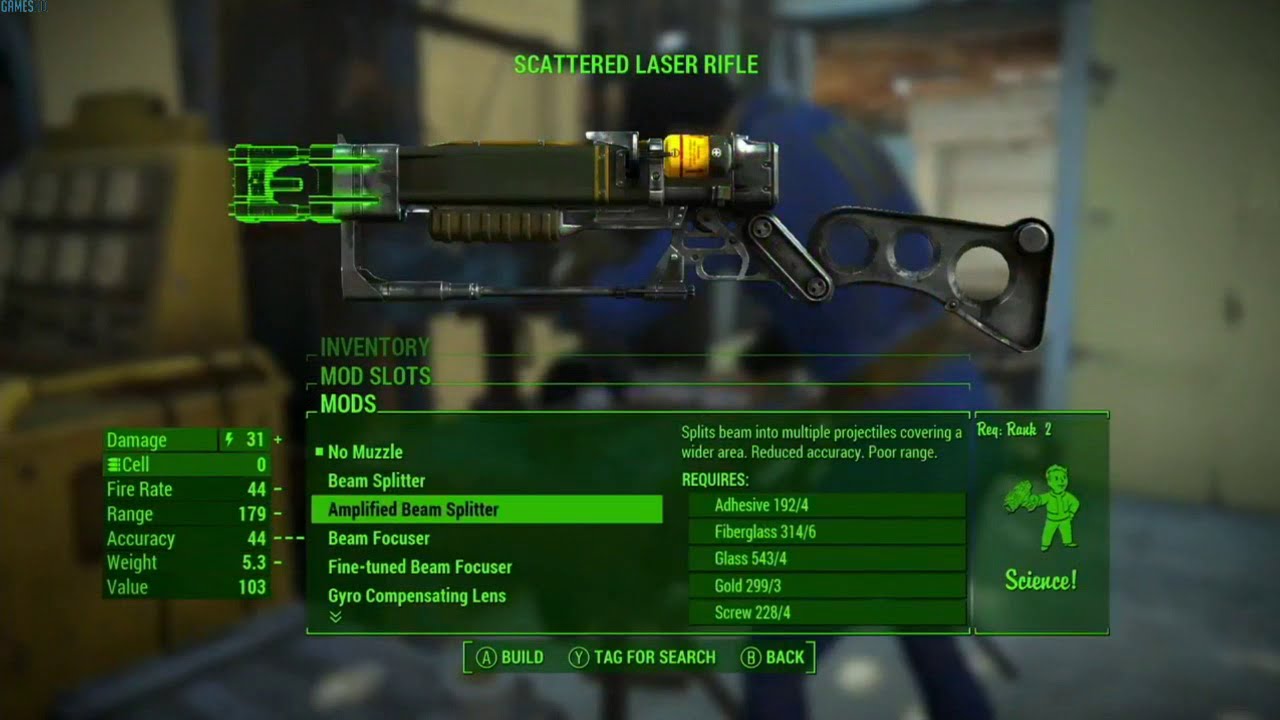1280x720 pixels.
Task: Expand the mods list down arrow
Action: (x=335, y=617)
